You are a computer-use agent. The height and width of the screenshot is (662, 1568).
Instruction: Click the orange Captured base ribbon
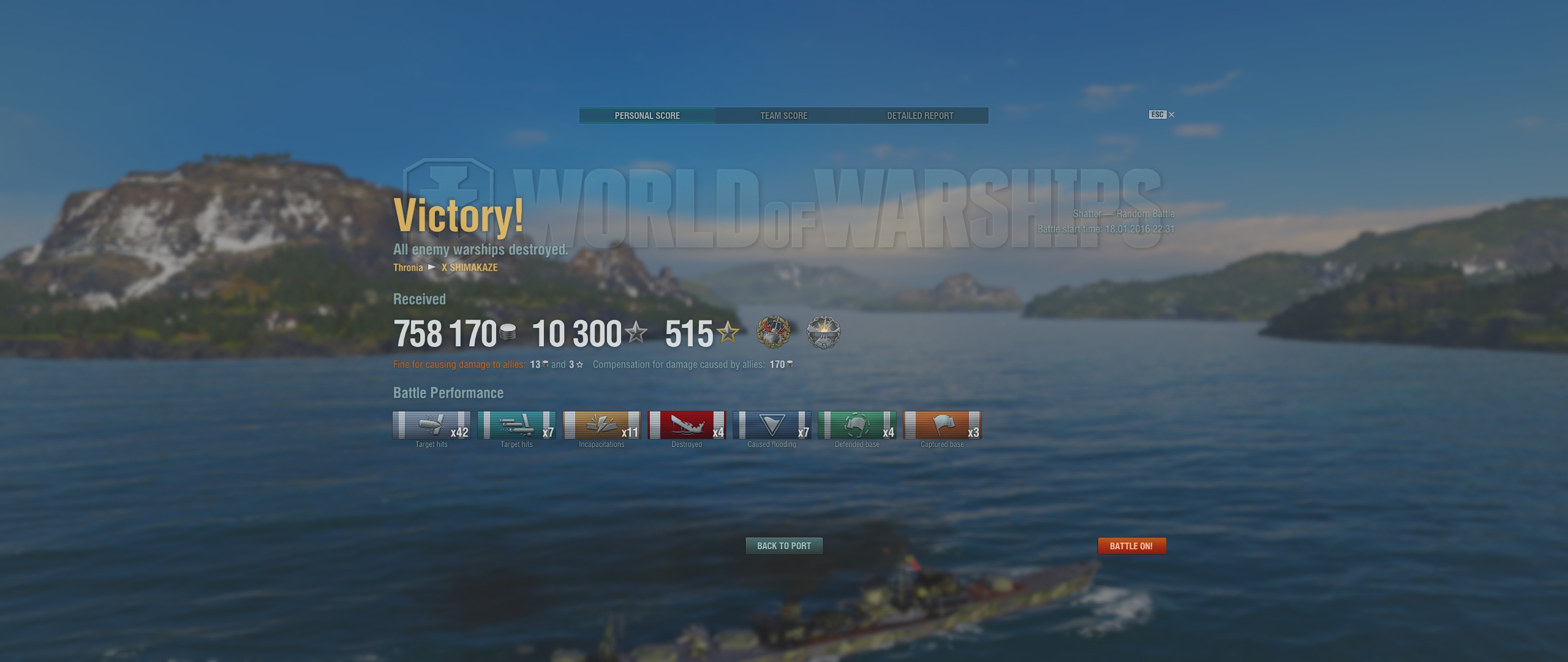point(942,425)
